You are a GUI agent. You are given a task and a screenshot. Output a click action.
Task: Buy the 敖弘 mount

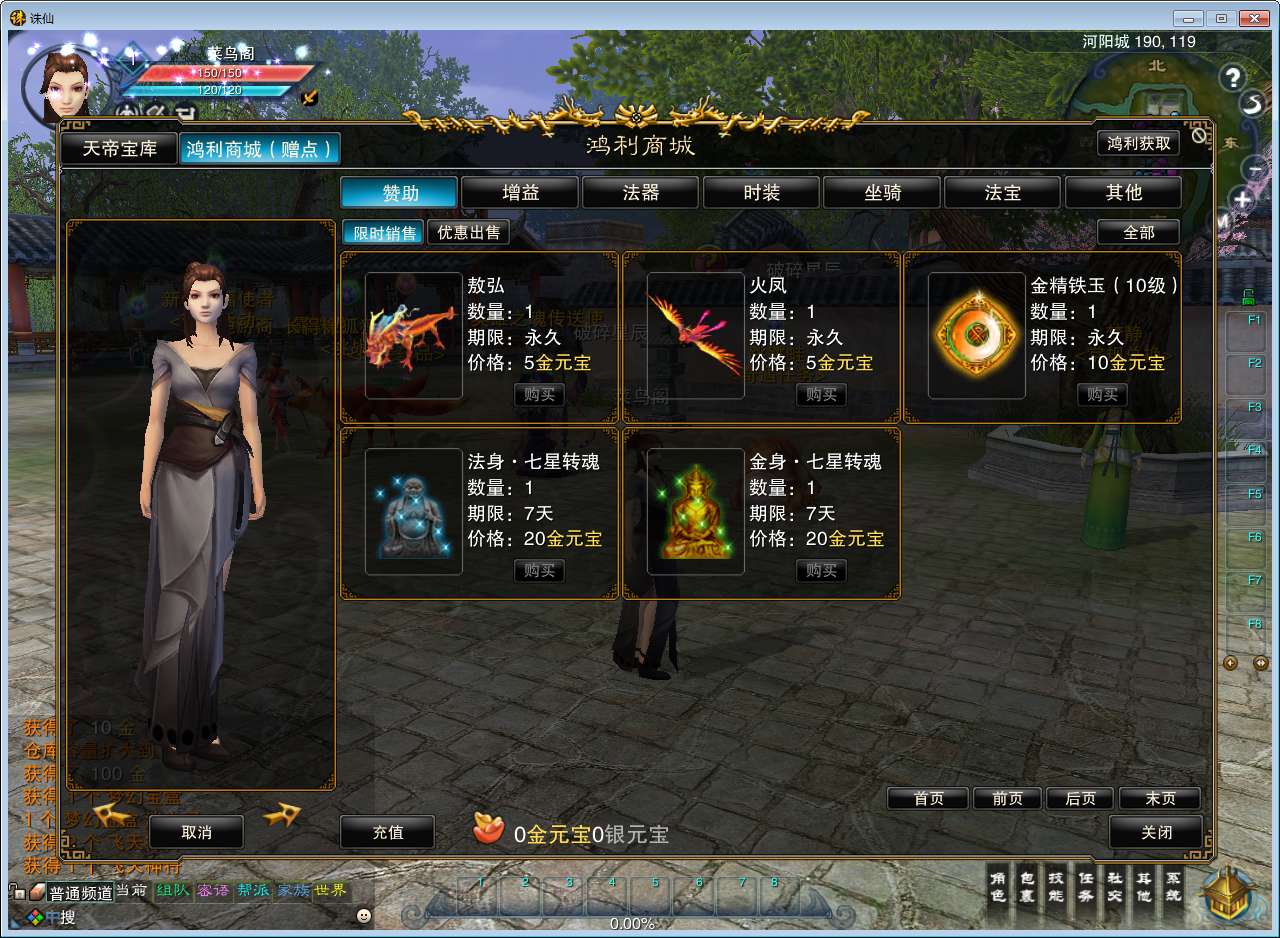(x=539, y=395)
